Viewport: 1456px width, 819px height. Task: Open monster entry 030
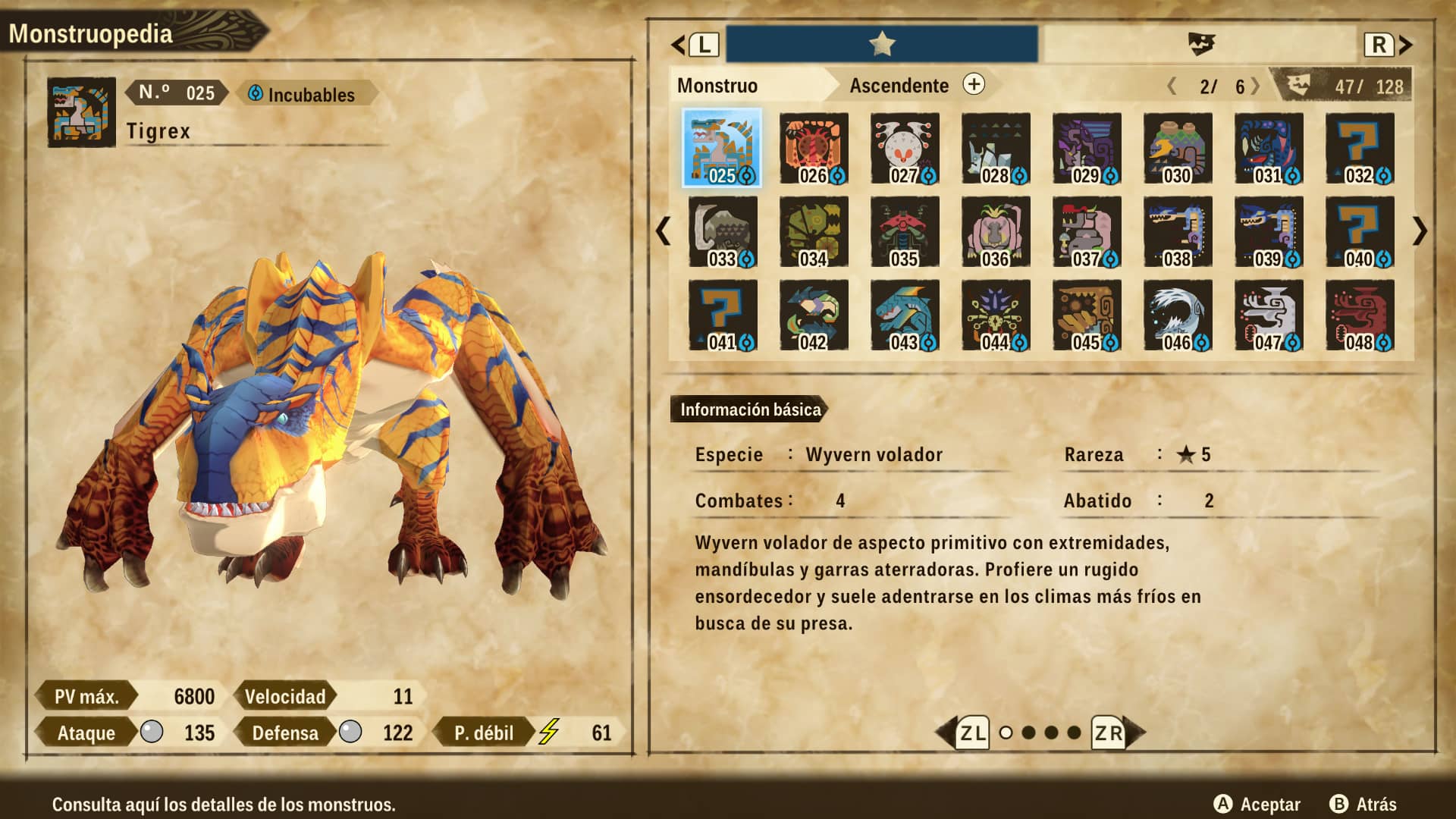coord(1178,149)
